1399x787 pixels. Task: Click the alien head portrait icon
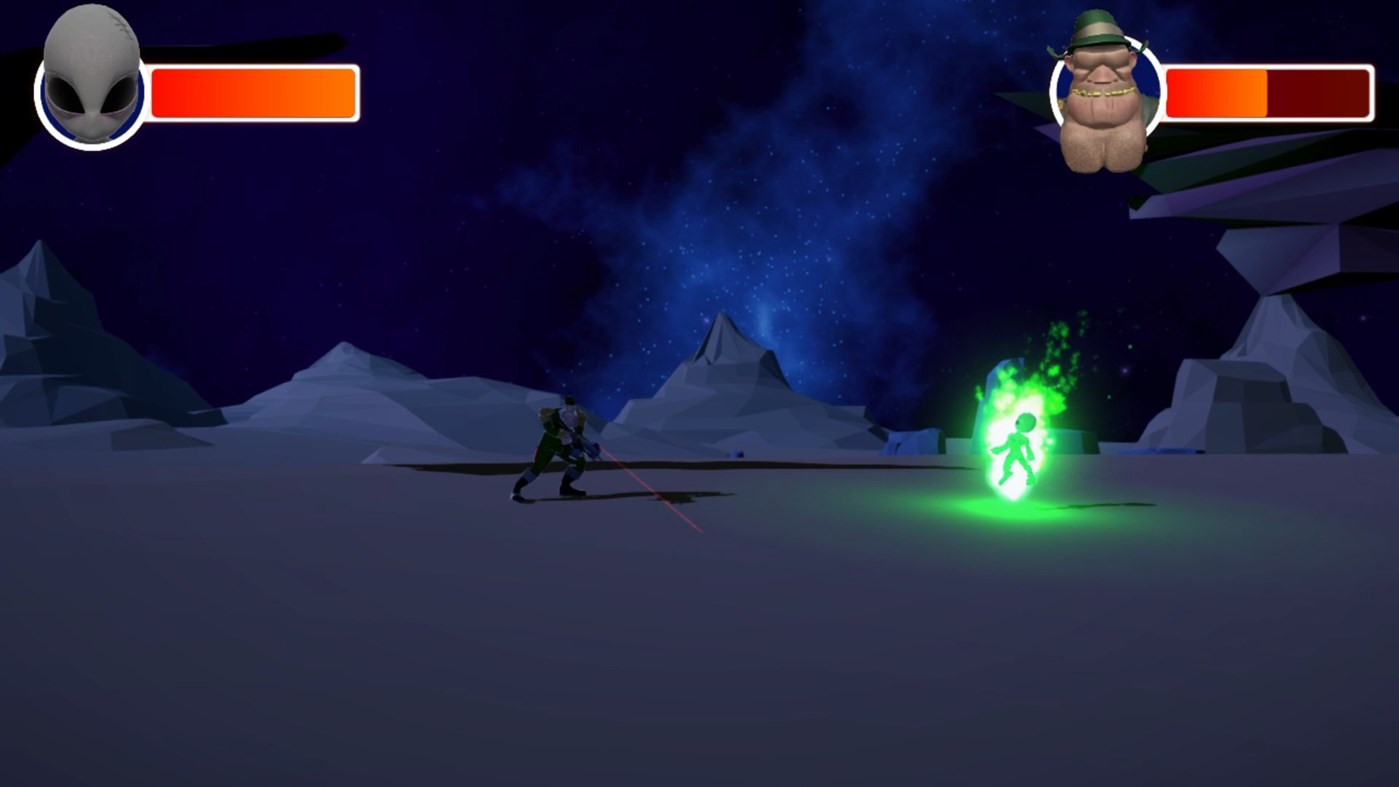pos(88,85)
